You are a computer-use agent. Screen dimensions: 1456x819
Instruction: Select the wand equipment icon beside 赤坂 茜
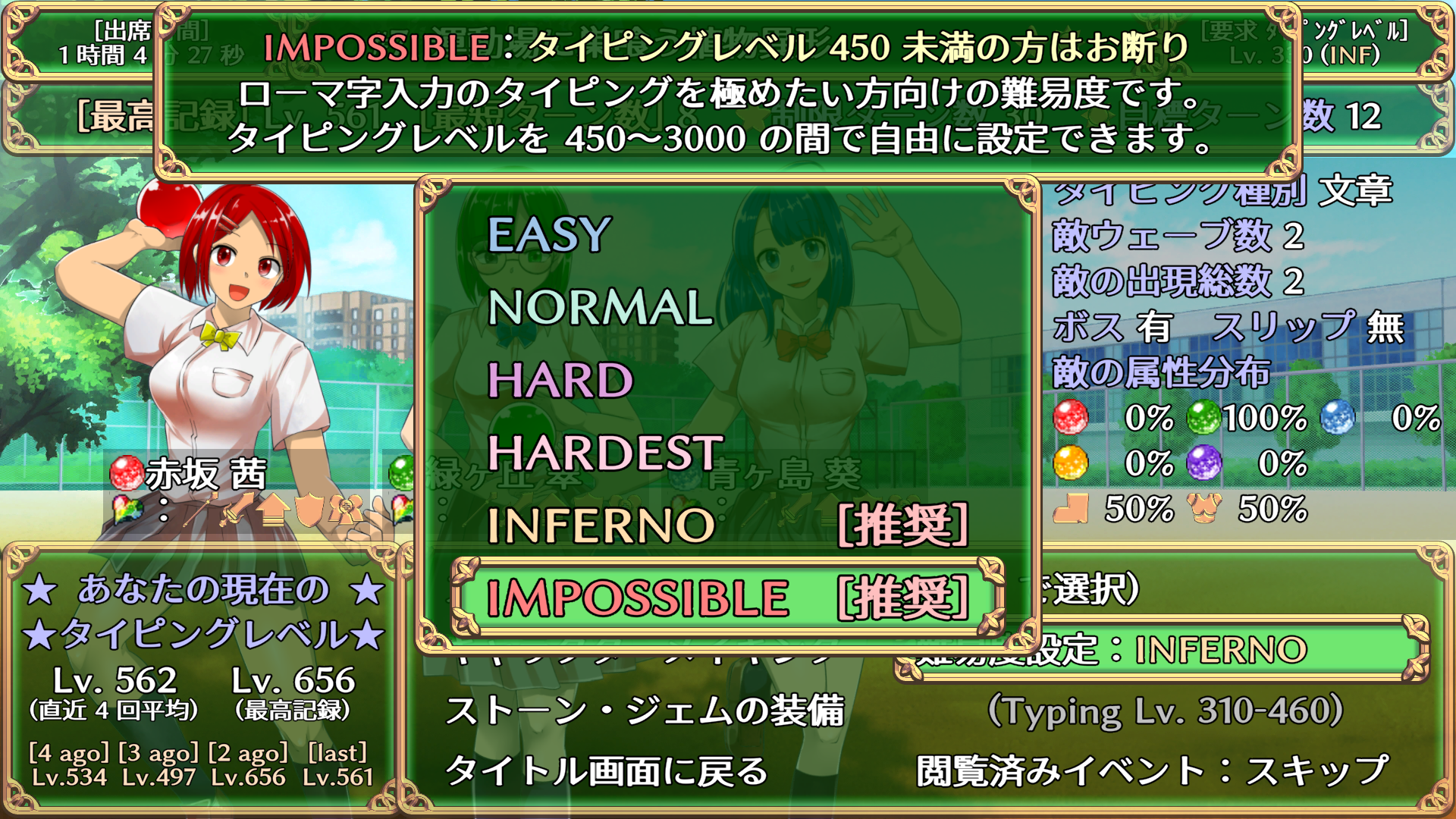click(x=199, y=510)
